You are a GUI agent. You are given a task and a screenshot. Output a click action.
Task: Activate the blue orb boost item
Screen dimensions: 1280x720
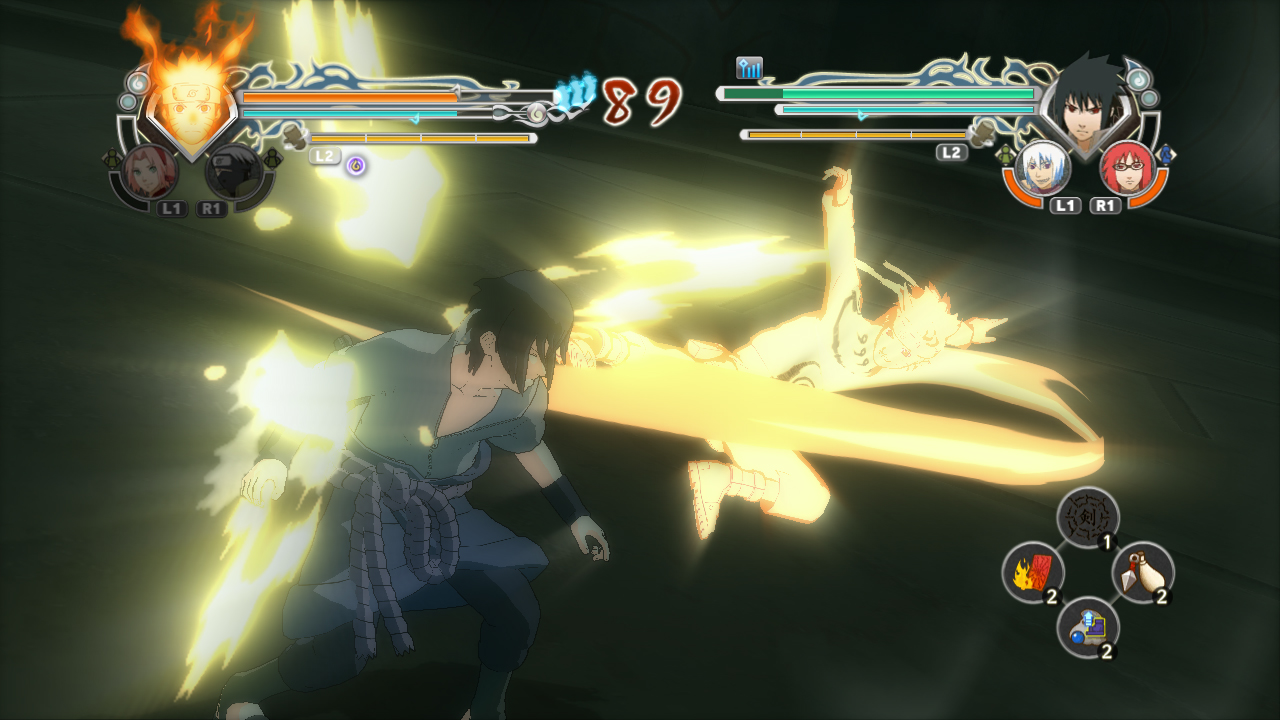coord(1087,627)
